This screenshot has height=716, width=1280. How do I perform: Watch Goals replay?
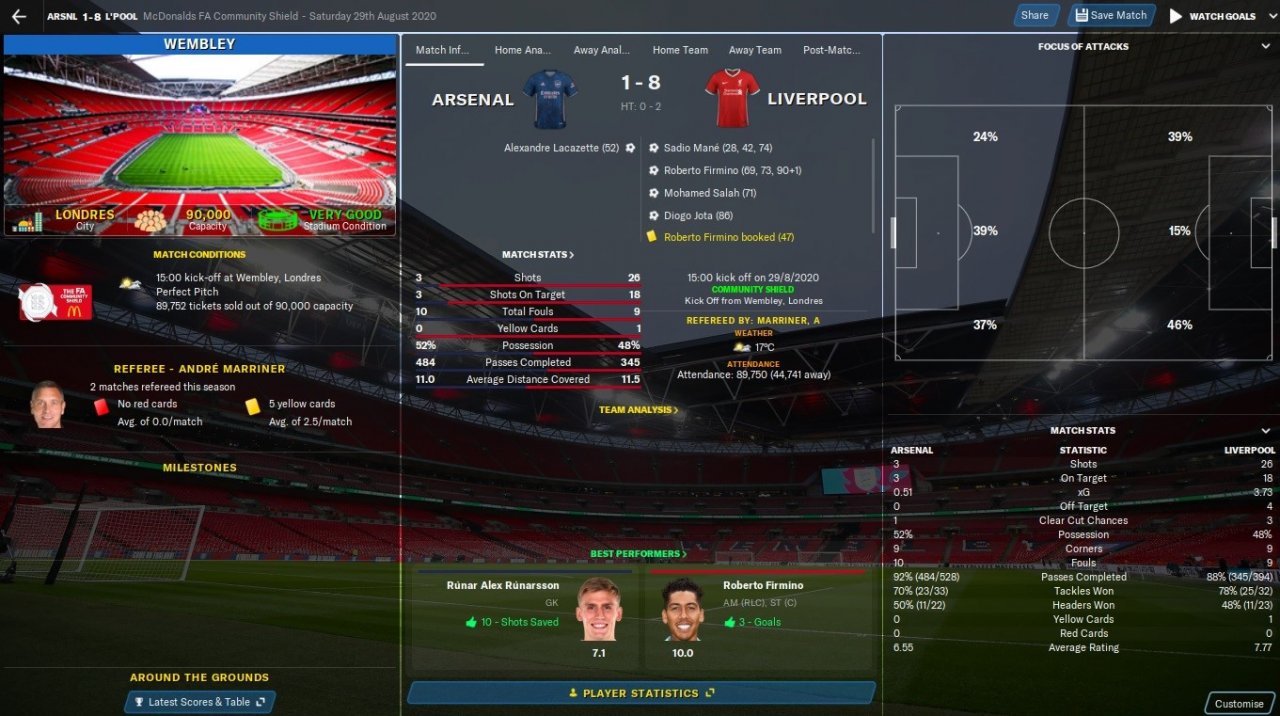(1213, 16)
